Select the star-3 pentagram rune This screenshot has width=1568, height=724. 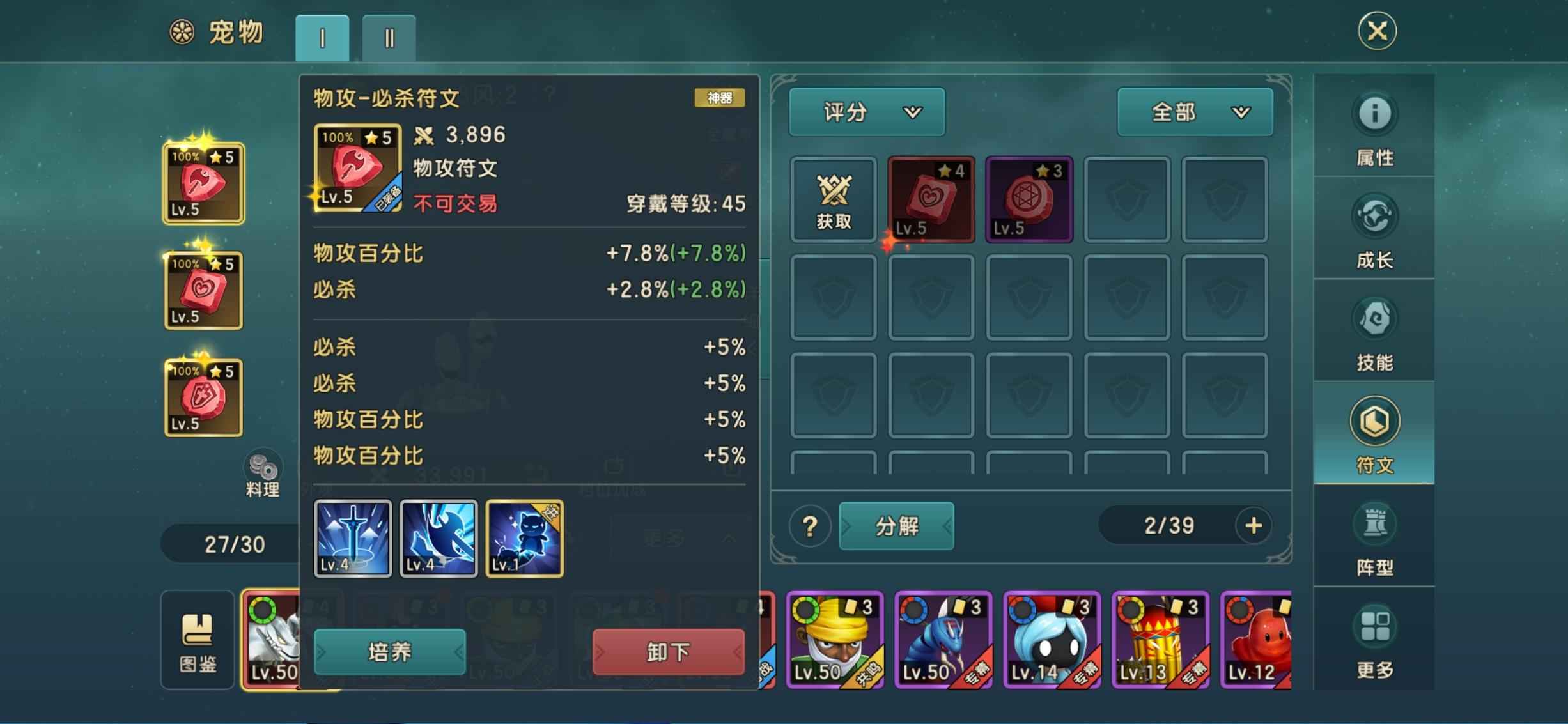click(1029, 198)
